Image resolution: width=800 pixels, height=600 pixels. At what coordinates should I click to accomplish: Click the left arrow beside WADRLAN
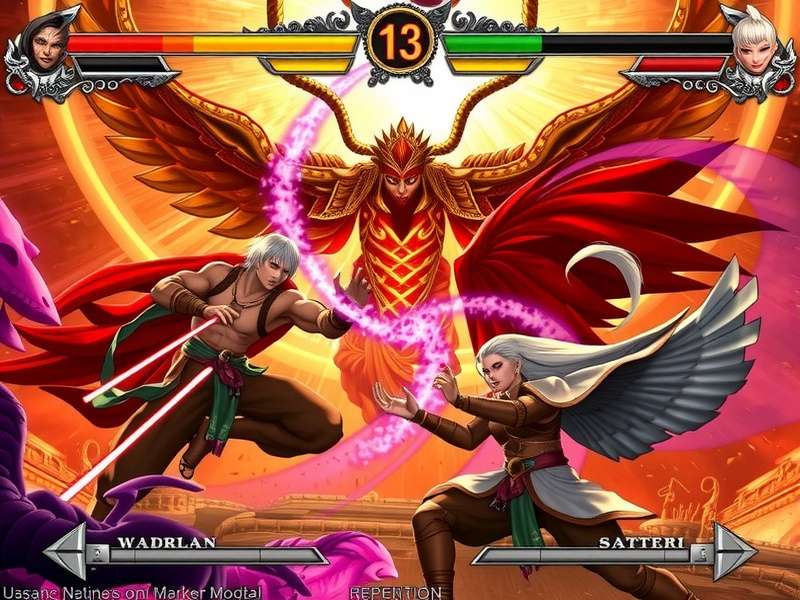66,551
